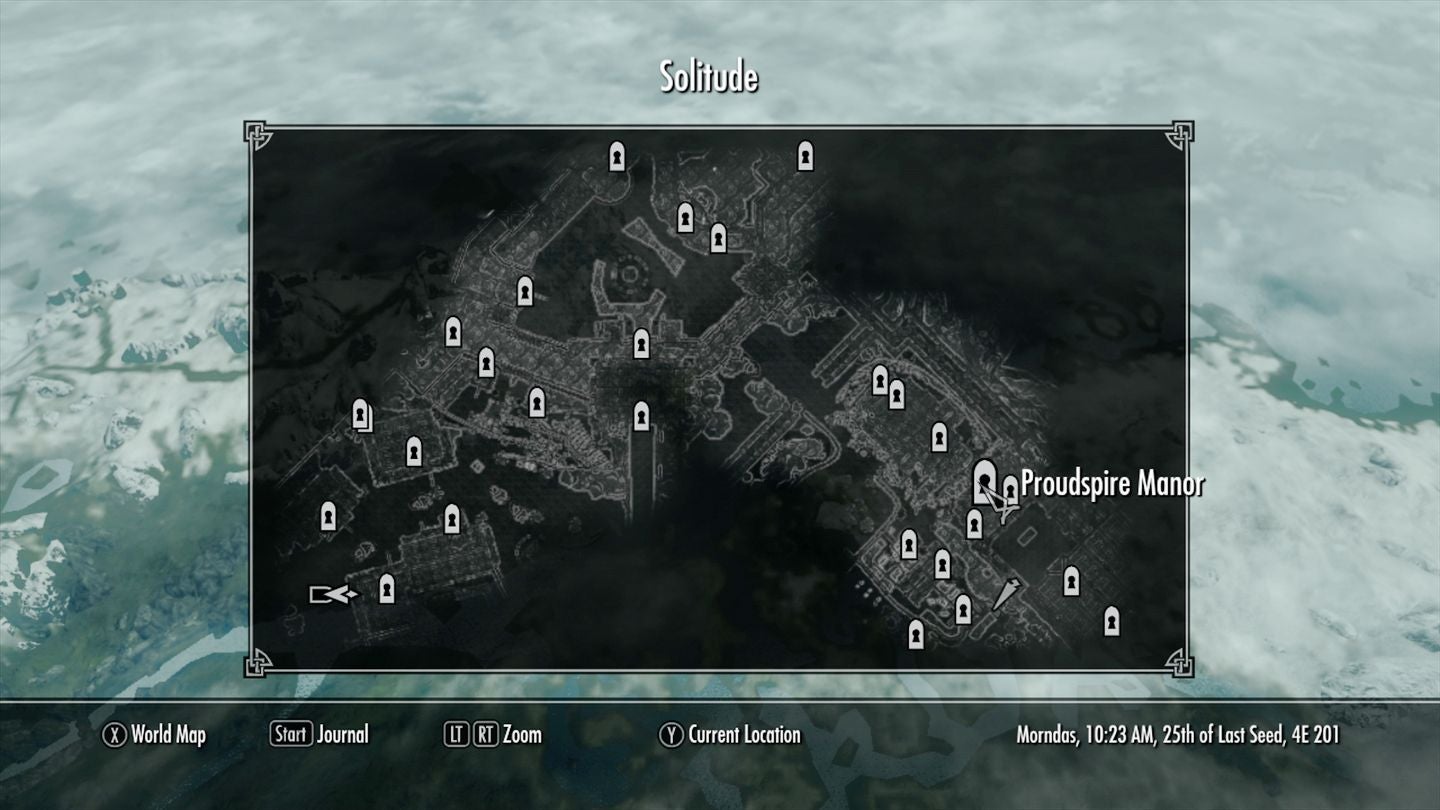This screenshot has width=1440, height=810.
Task: Click the door marker just below Proudspire Manor label
Action: coord(973,522)
